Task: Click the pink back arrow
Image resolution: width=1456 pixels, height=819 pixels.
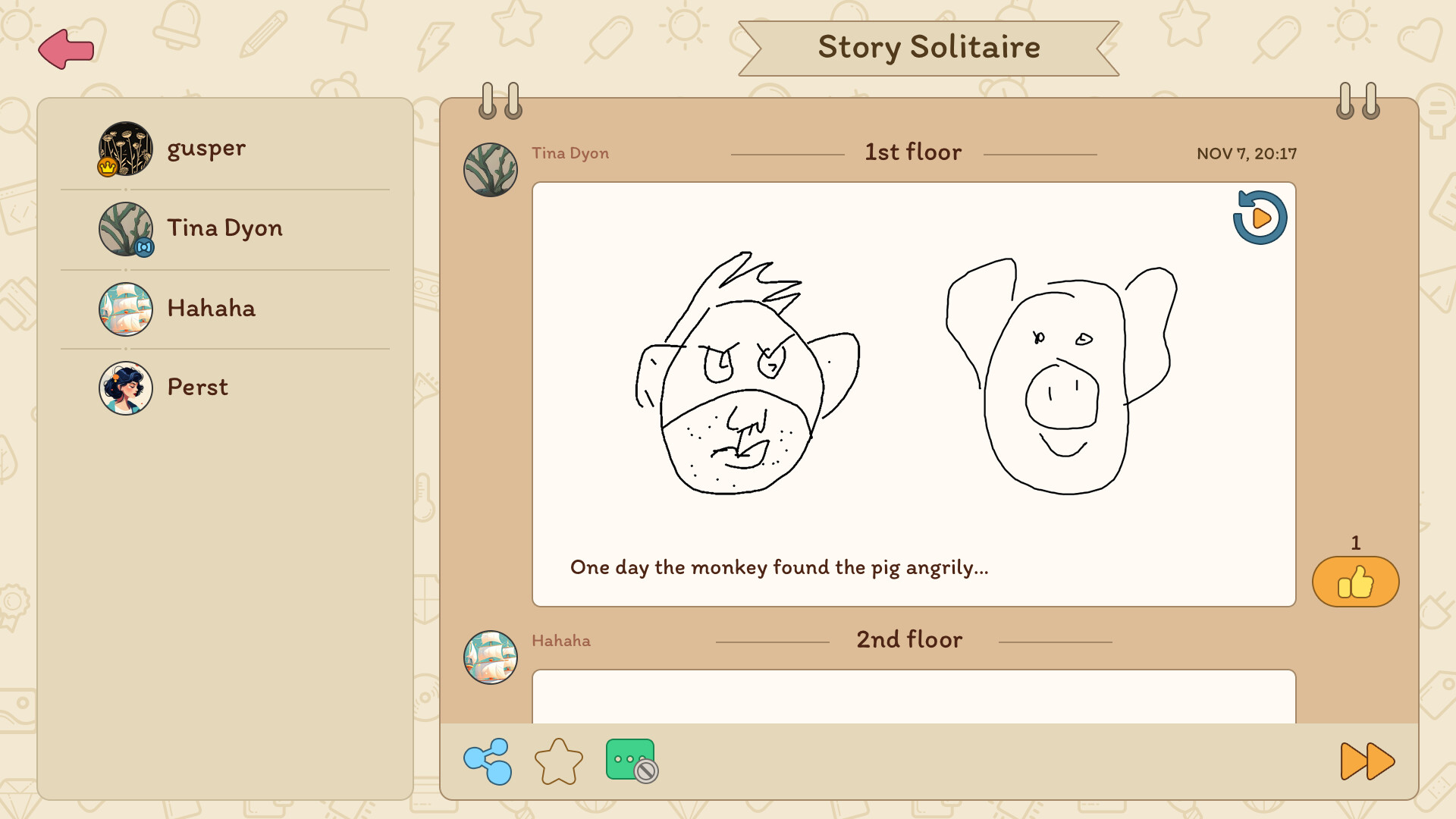Action: click(67, 49)
